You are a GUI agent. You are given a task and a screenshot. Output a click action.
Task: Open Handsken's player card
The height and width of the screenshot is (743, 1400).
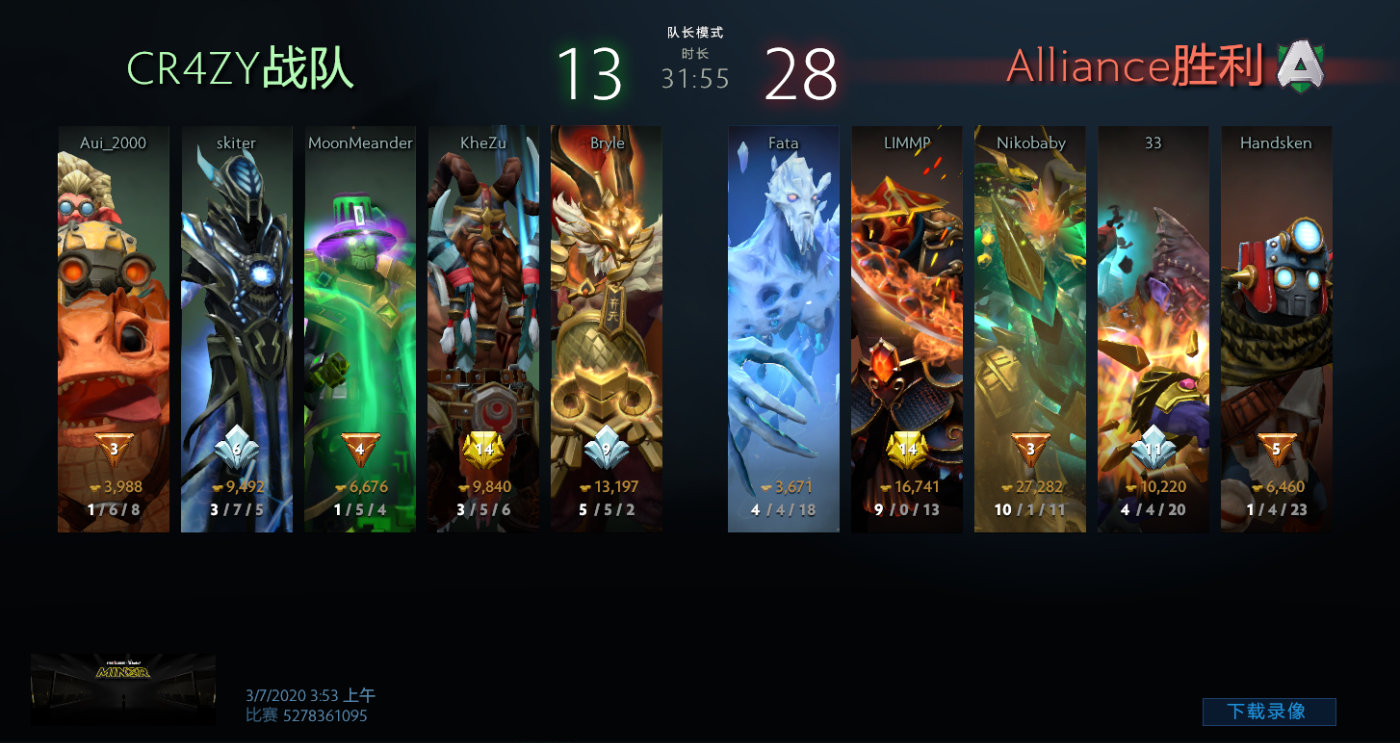click(1276, 329)
